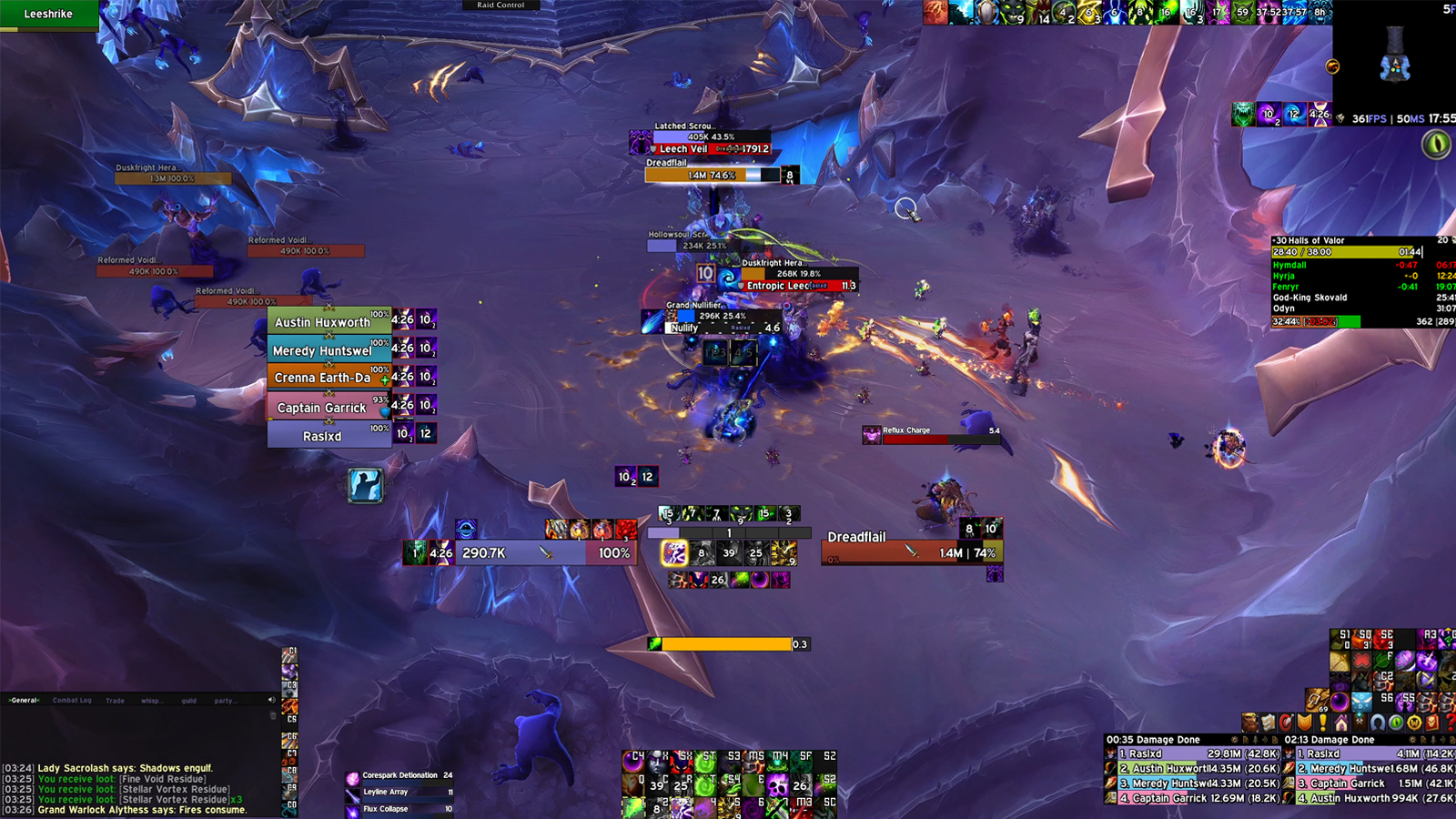Open tracking options via the eye icon below the minimap
The image size is (1456, 819).
1435,144
